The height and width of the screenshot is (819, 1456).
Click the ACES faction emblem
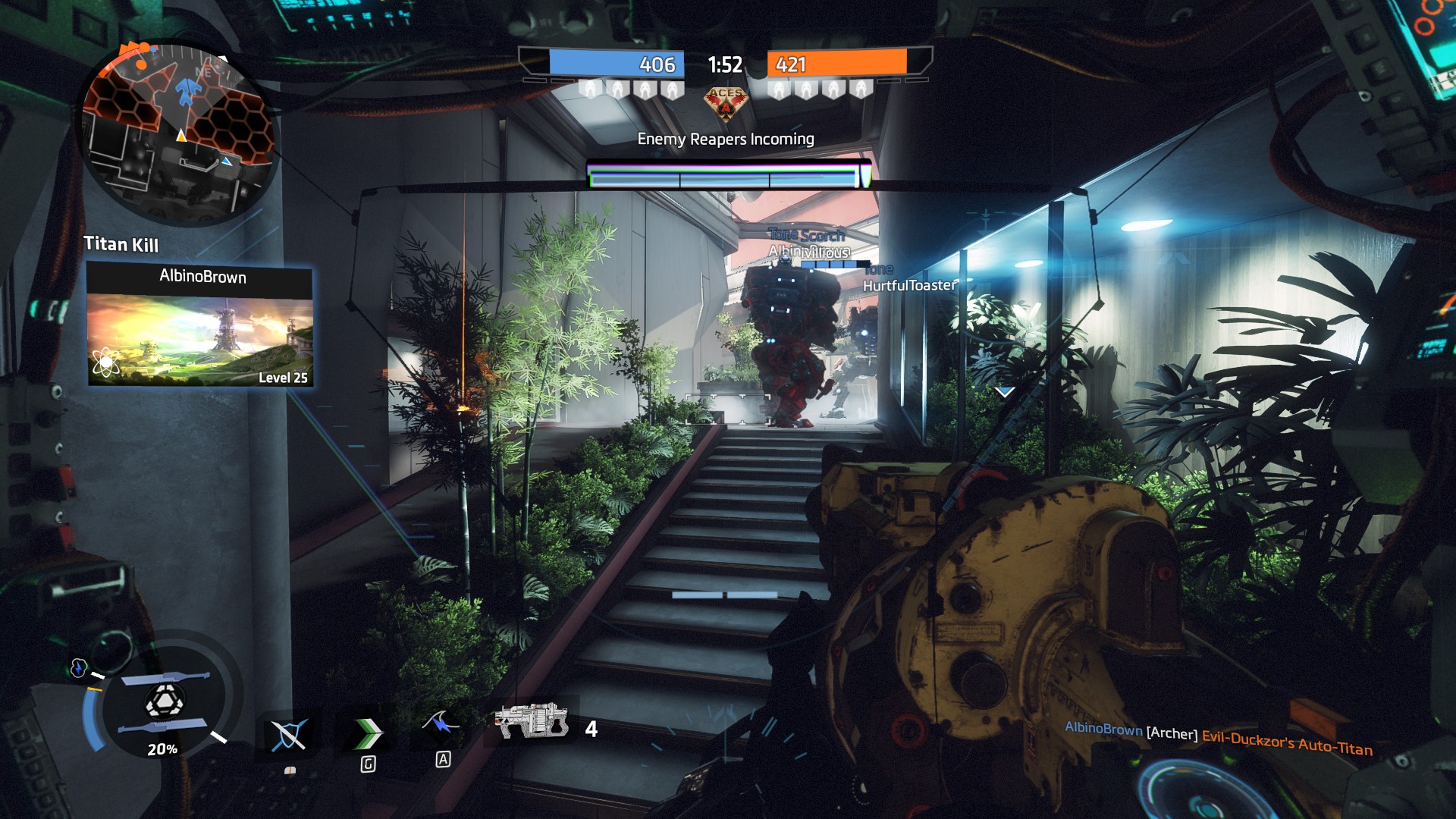pyautogui.click(x=726, y=102)
